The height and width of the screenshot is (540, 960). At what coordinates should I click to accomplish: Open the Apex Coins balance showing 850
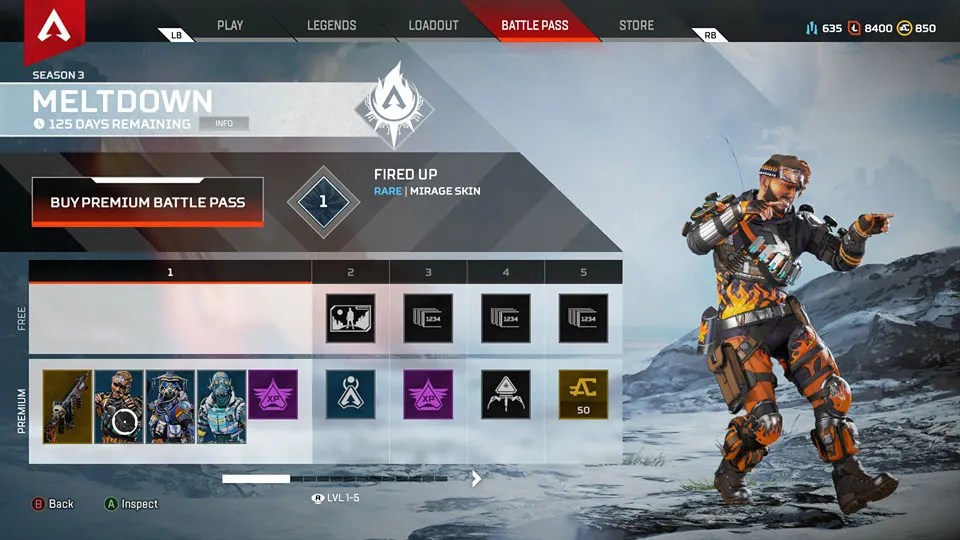pos(917,28)
